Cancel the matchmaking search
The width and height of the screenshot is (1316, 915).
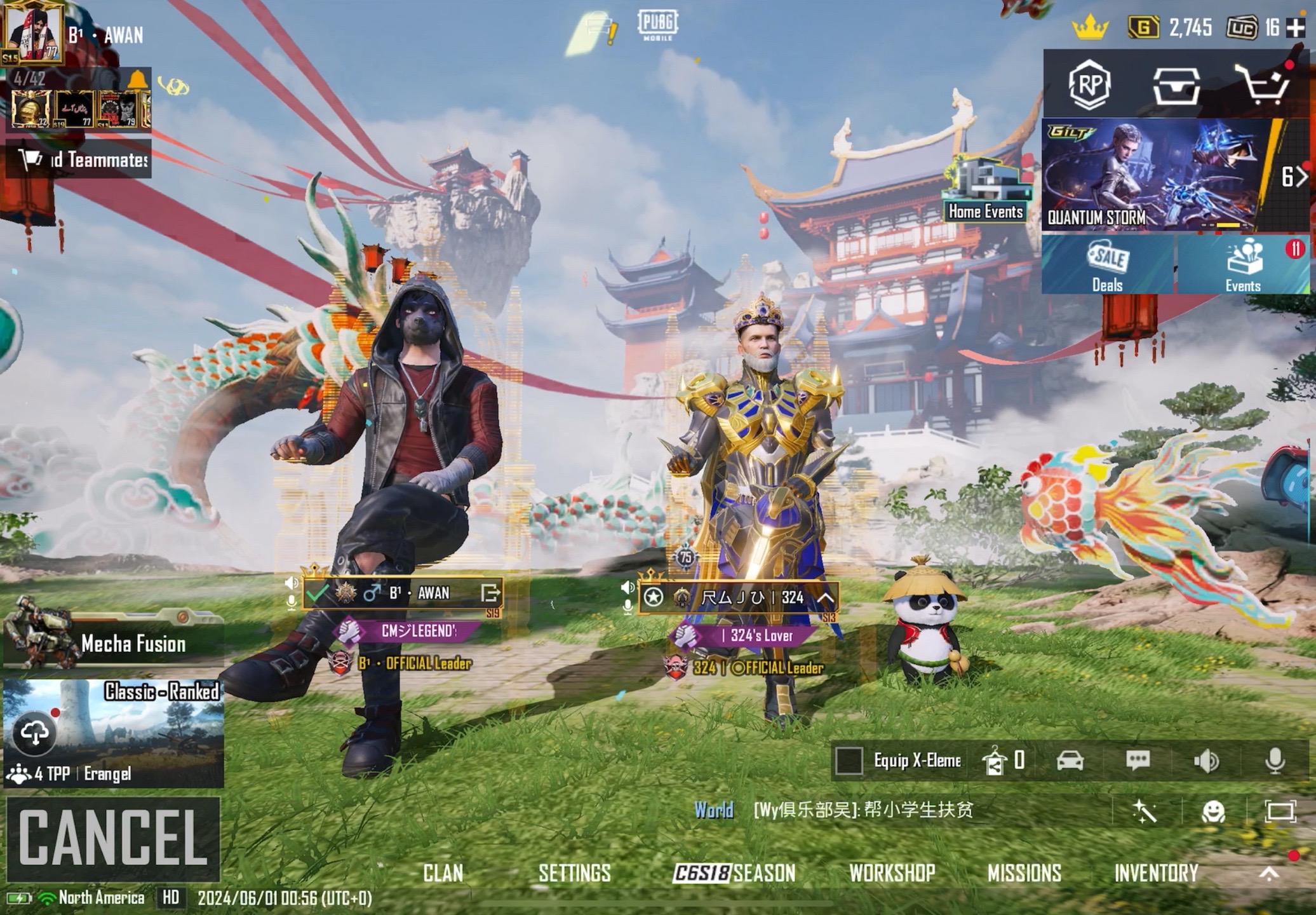tap(113, 838)
